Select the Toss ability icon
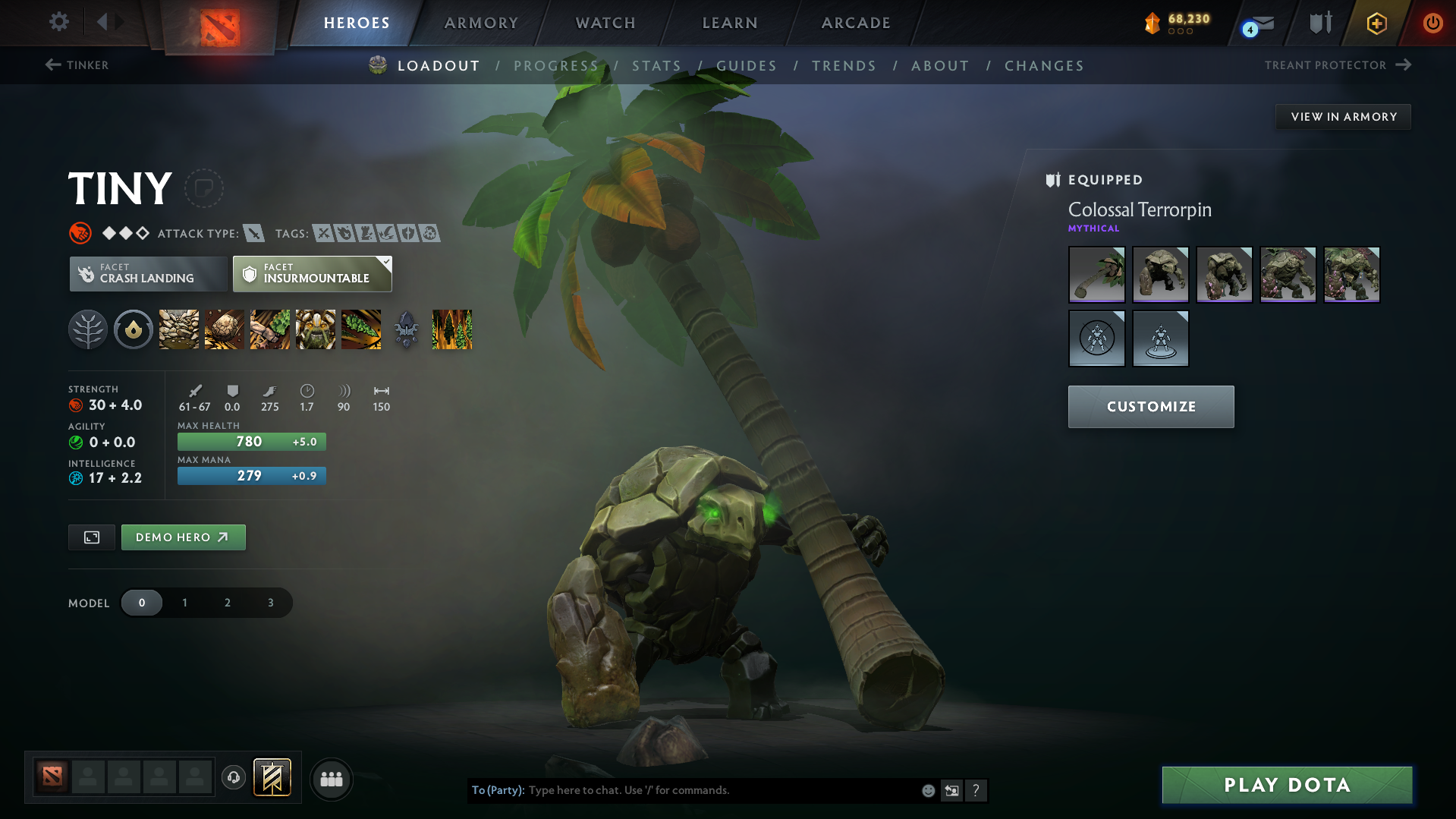Screen dimensions: 1456x819 click(x=224, y=329)
